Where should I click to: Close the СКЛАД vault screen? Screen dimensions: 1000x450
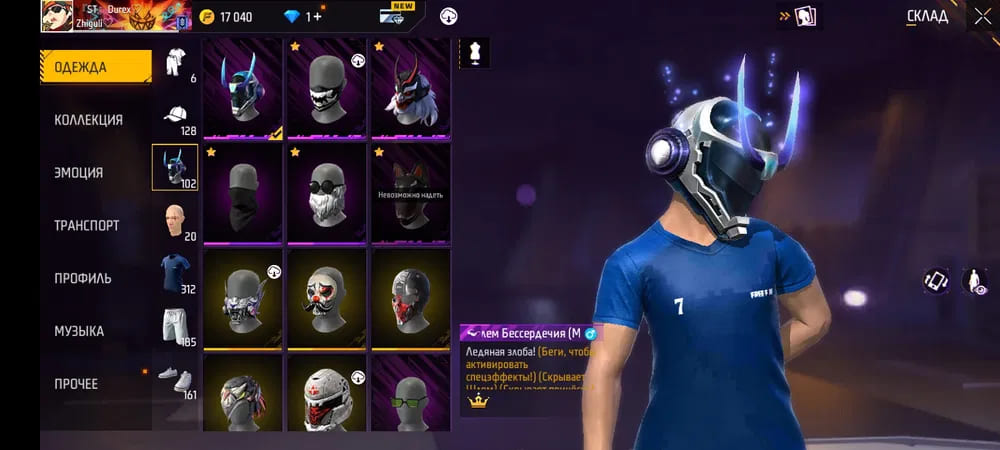[982, 16]
